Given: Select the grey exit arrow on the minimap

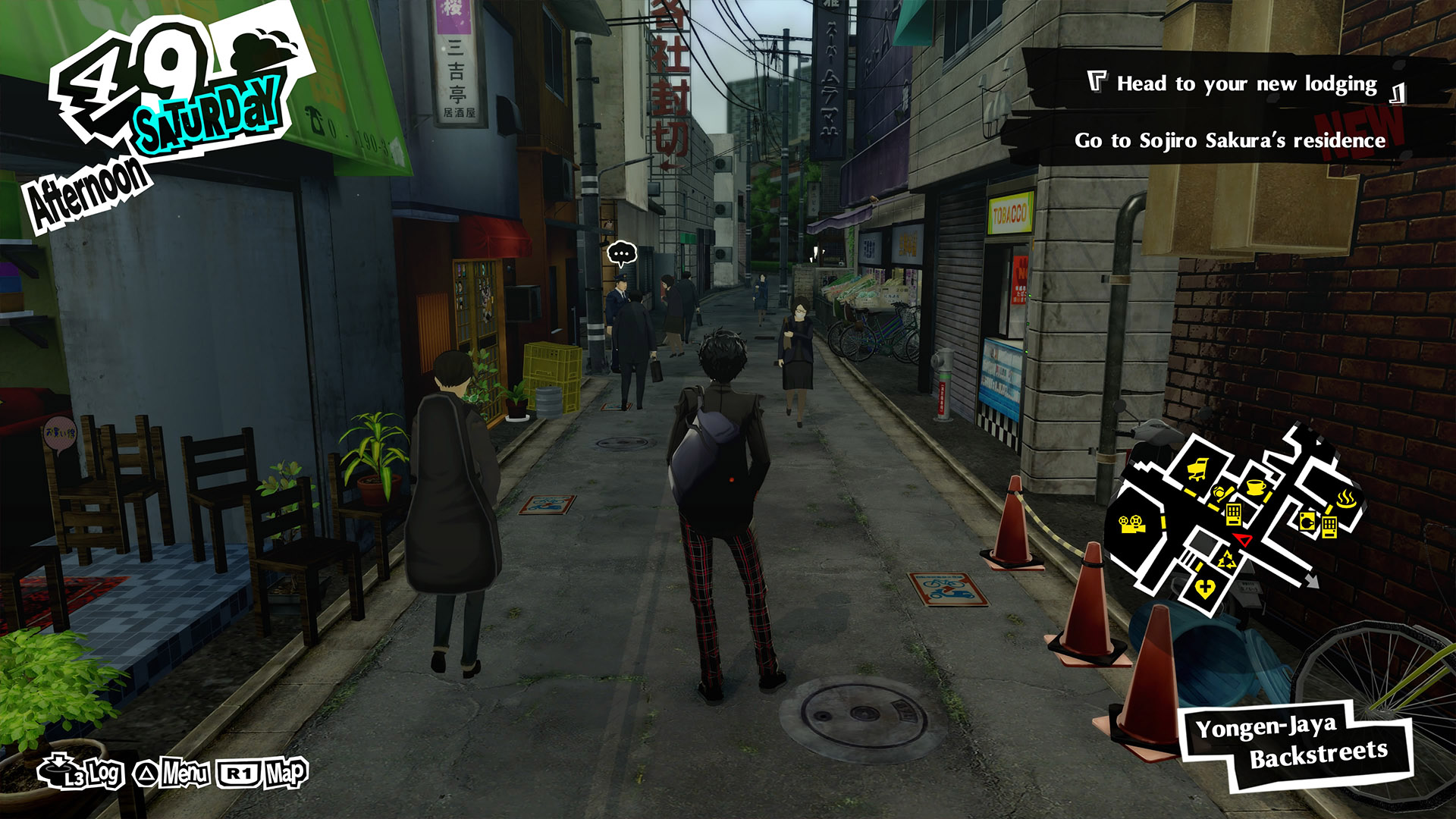Looking at the screenshot, I should pyautogui.click(x=1311, y=581).
